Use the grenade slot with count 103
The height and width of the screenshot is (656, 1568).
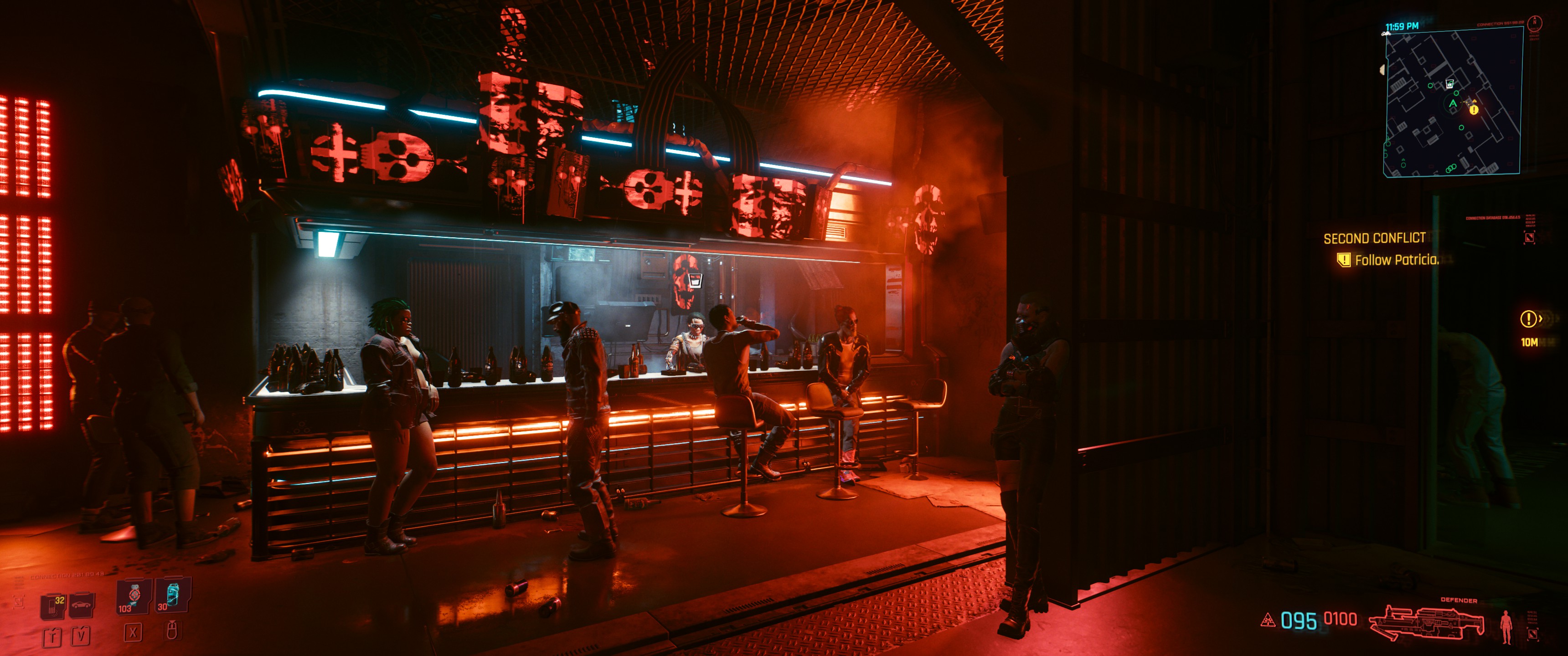click(x=133, y=596)
